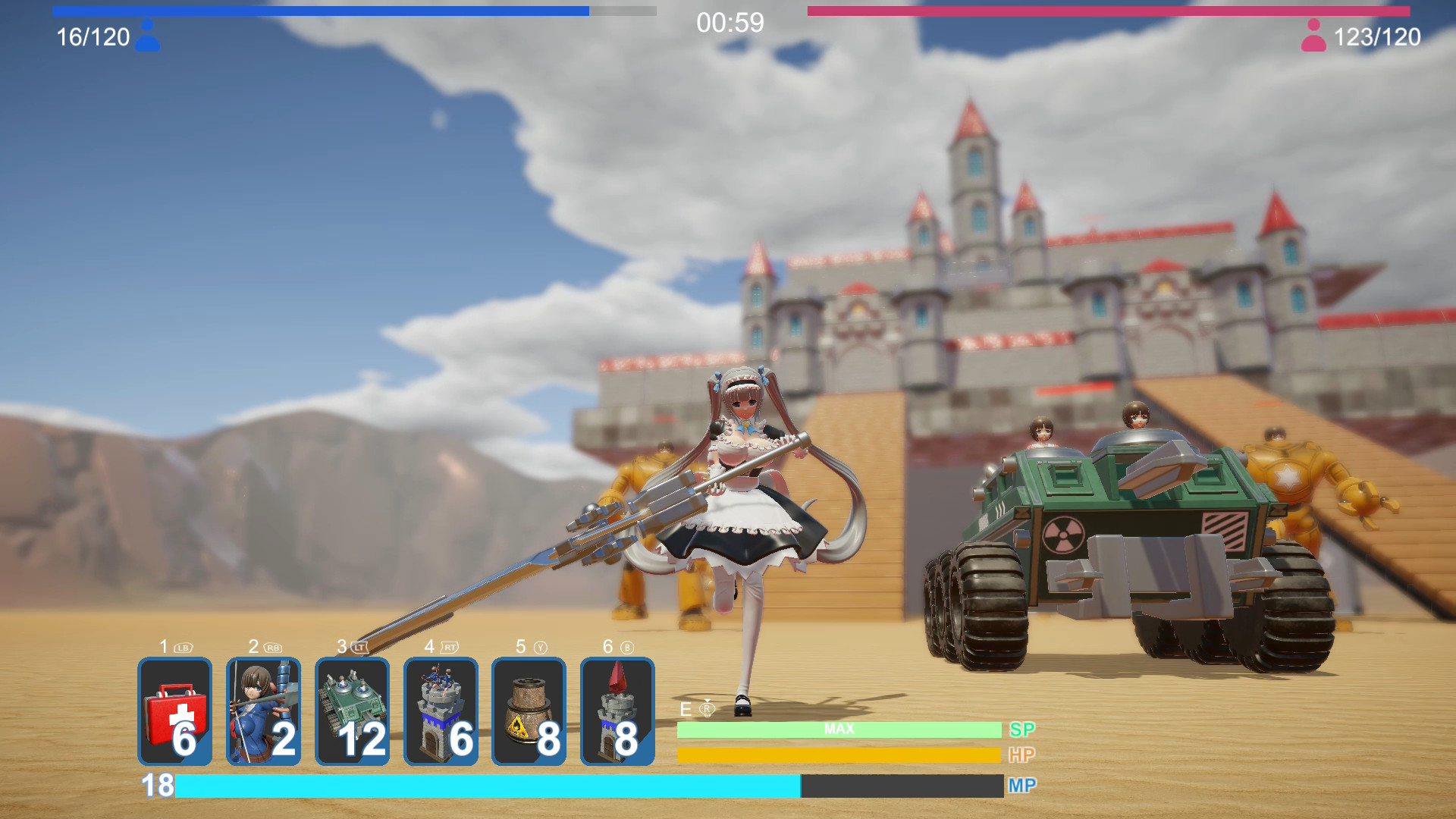The image size is (1456, 819).
Task: Click the blue team player icon top left
Action: pyautogui.click(x=149, y=35)
